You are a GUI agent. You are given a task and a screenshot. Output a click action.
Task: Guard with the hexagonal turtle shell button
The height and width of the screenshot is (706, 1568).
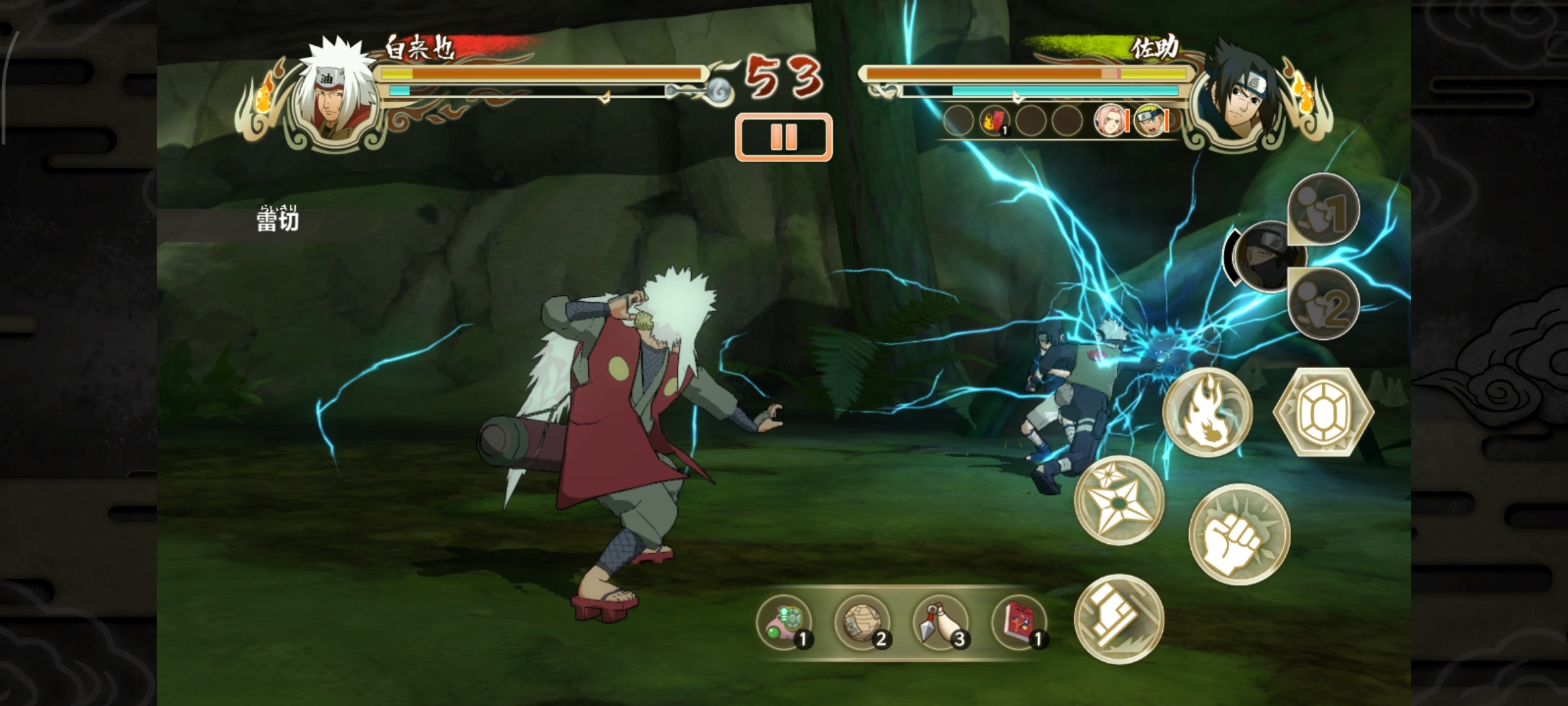point(1324,412)
